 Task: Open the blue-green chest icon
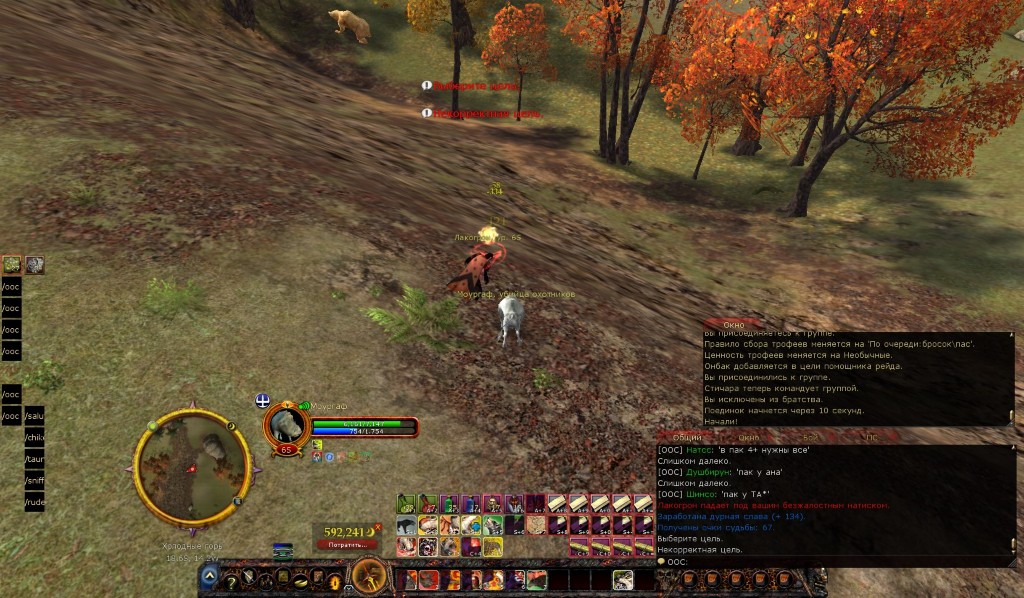point(283,550)
